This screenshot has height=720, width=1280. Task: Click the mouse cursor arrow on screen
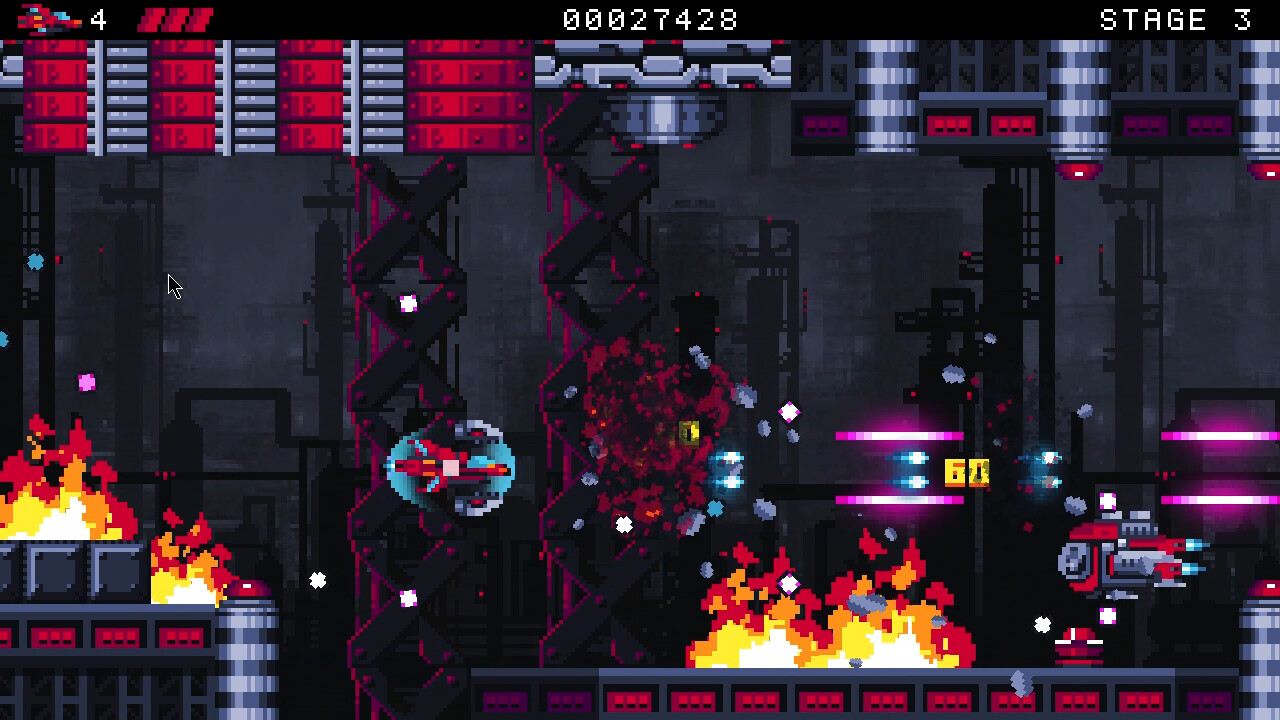pyautogui.click(x=172, y=287)
